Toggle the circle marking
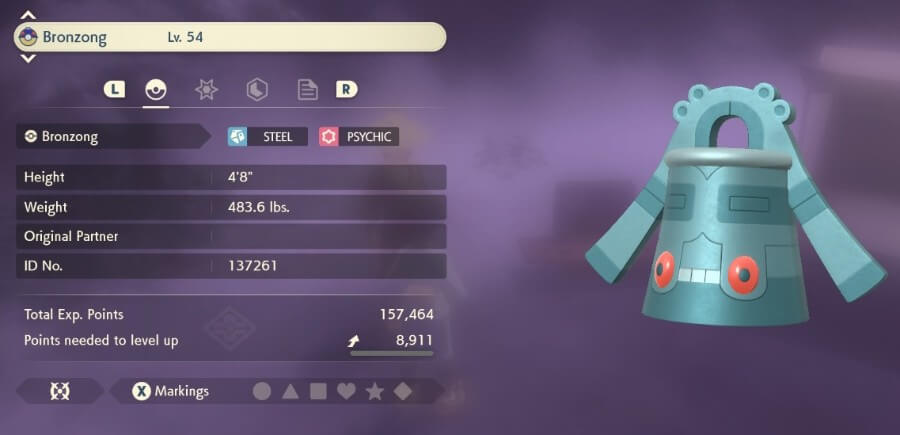900x435 pixels. 262,391
